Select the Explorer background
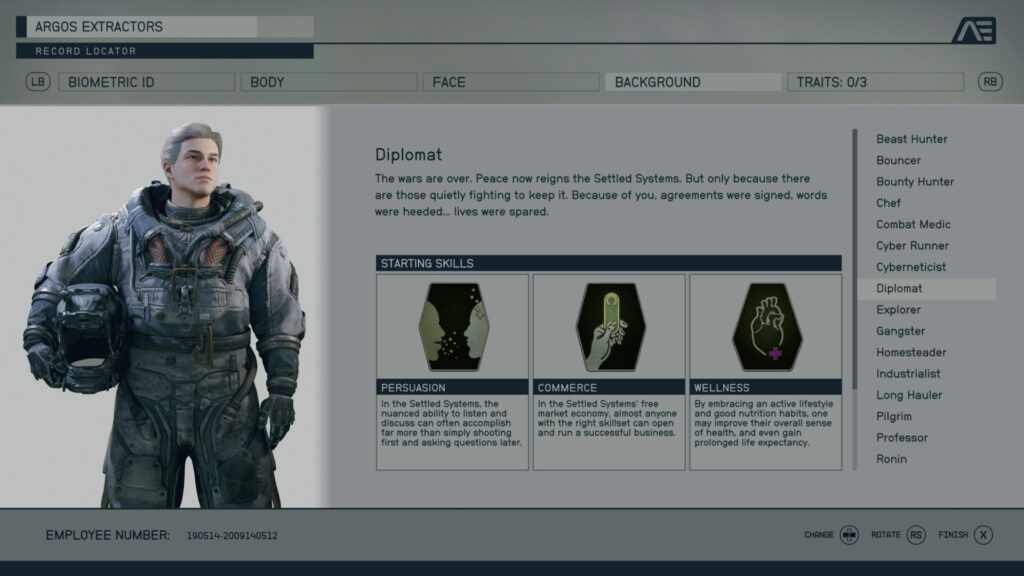 click(x=899, y=310)
